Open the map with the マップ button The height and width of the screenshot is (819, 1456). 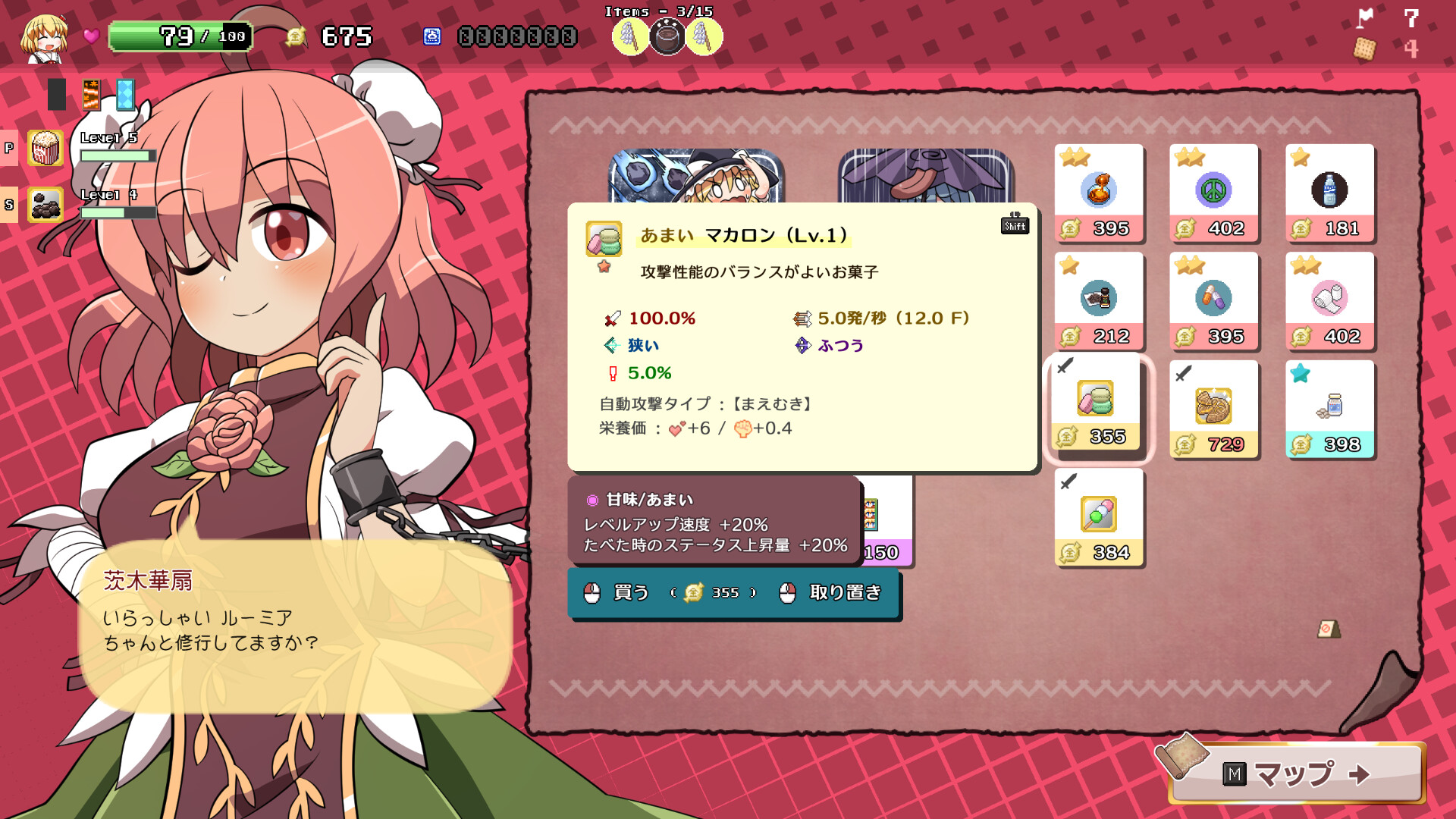1319,775
